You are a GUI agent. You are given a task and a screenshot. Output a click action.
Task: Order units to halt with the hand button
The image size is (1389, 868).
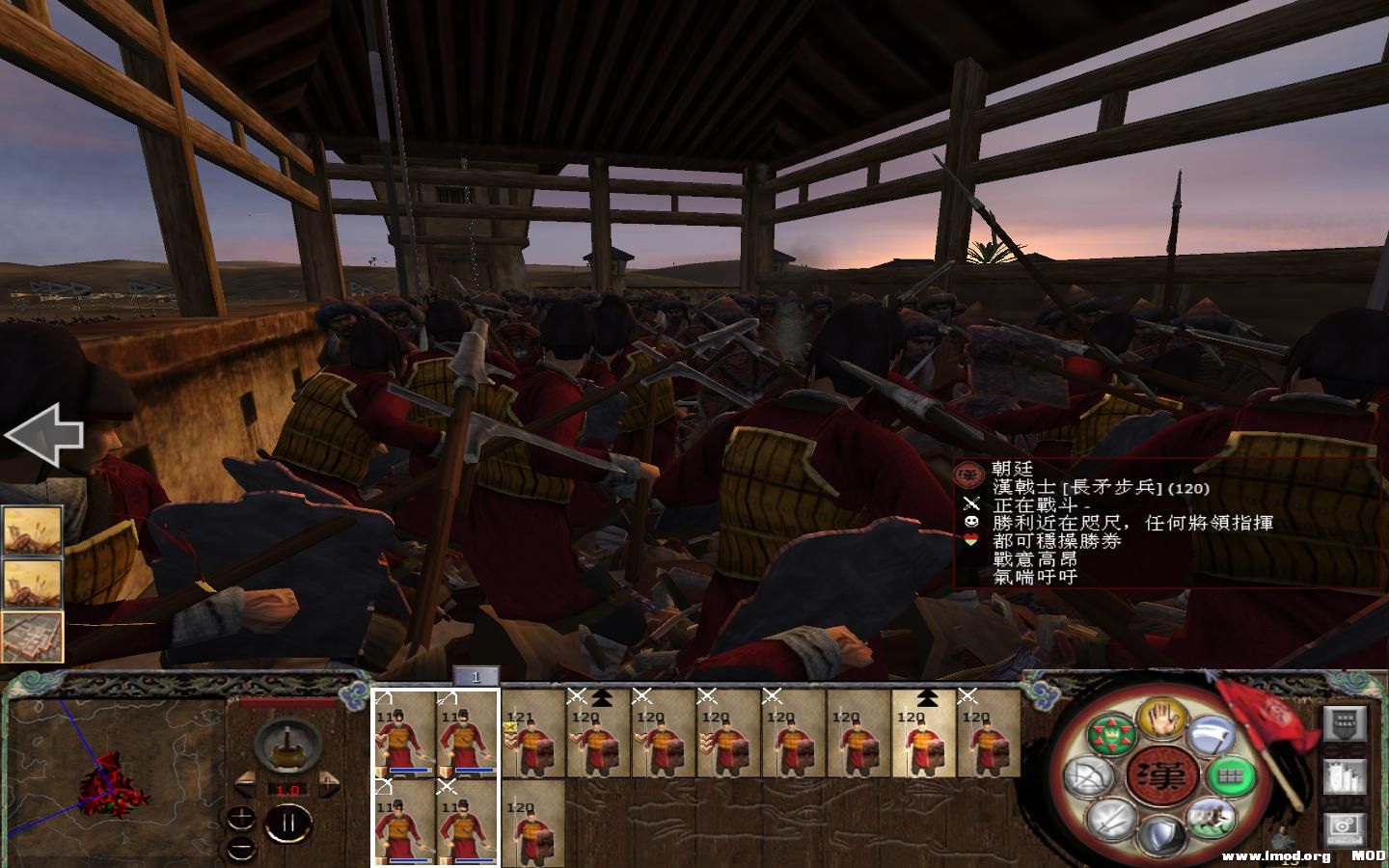tap(1160, 718)
